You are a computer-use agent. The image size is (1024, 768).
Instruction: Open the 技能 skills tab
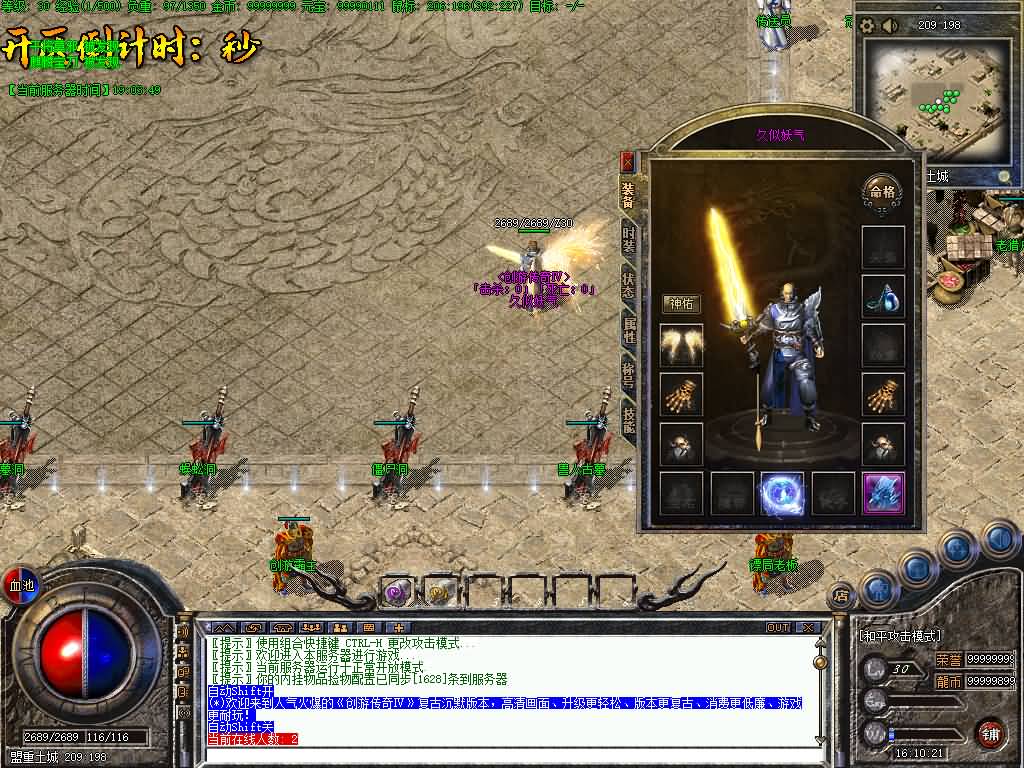coord(628,418)
